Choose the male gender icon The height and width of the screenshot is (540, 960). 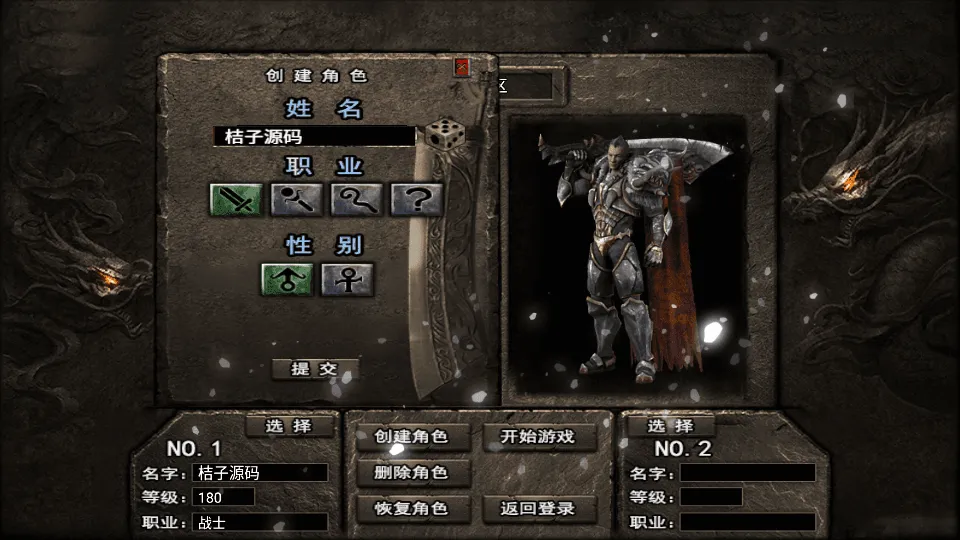pyautogui.click(x=287, y=279)
